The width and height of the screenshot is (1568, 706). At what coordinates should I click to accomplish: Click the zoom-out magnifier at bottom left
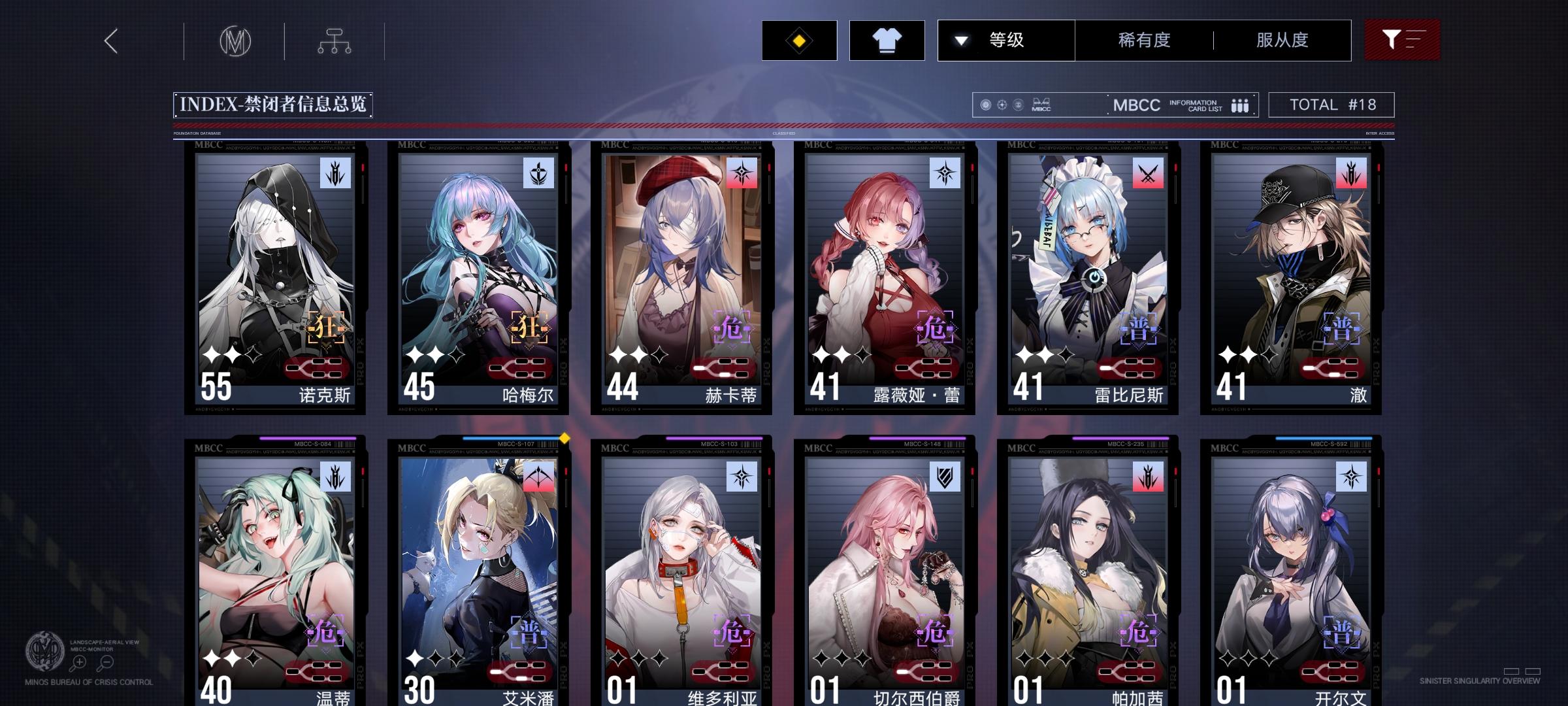tap(107, 662)
